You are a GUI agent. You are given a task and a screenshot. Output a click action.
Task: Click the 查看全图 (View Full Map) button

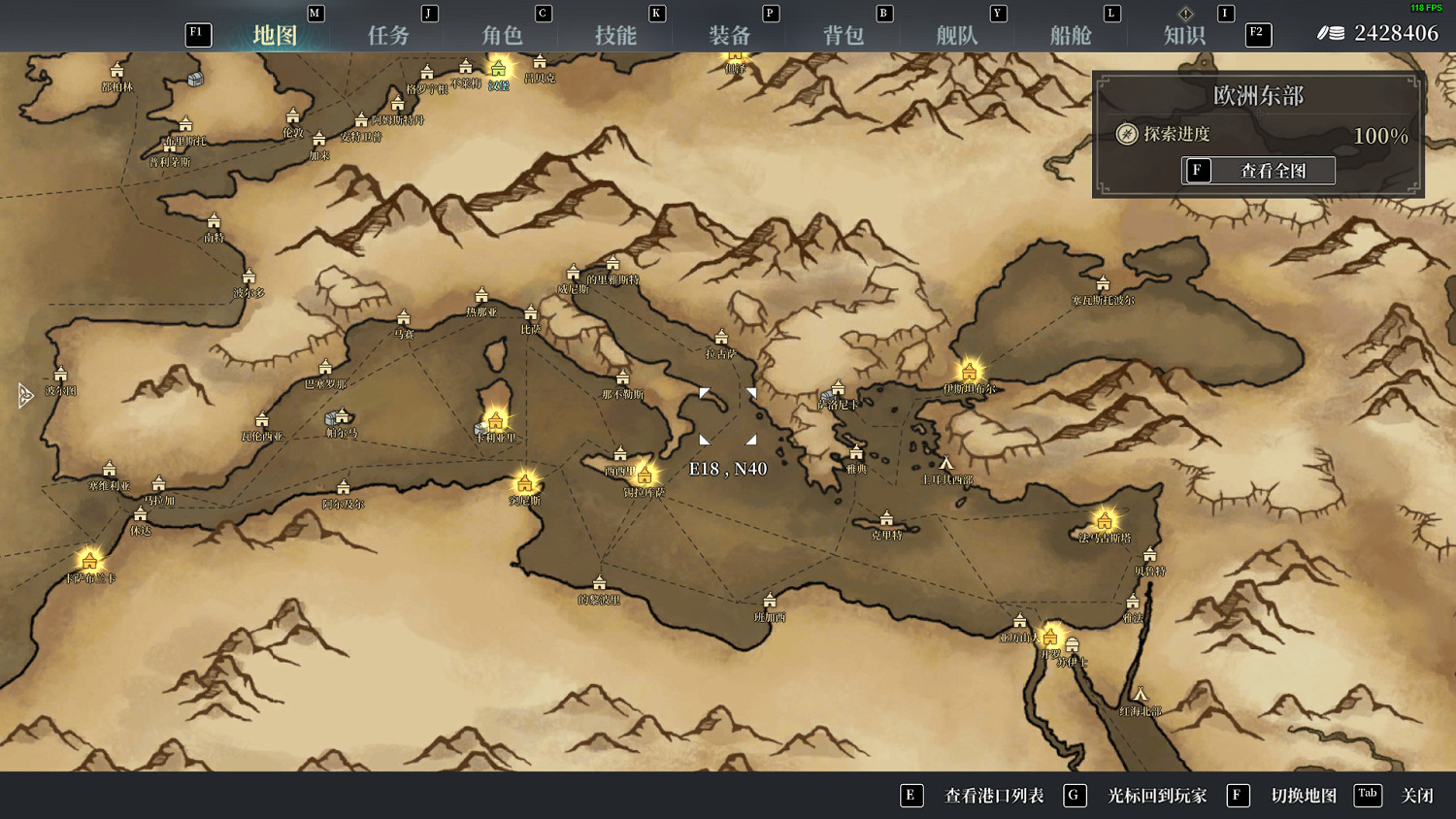[x=1258, y=170]
